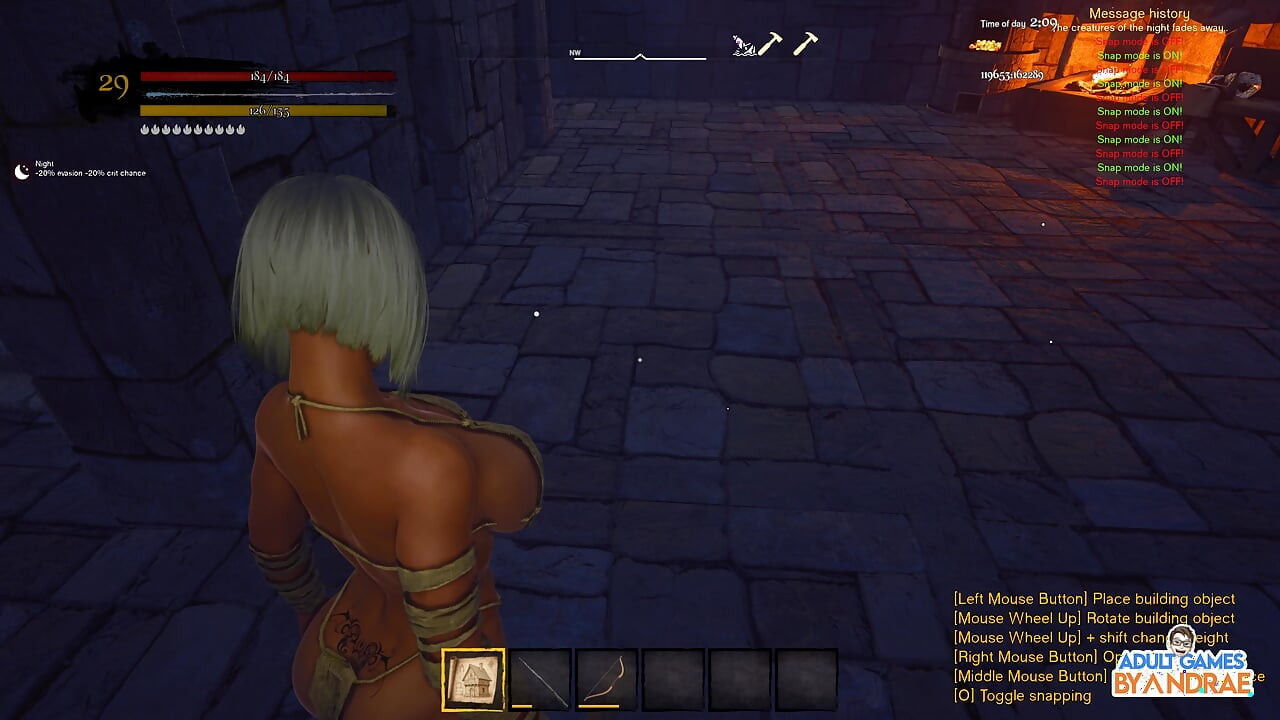Viewport: 1280px width, 720px height.
Task: Click the red Snap mode is OFF message
Action: (x=1141, y=181)
